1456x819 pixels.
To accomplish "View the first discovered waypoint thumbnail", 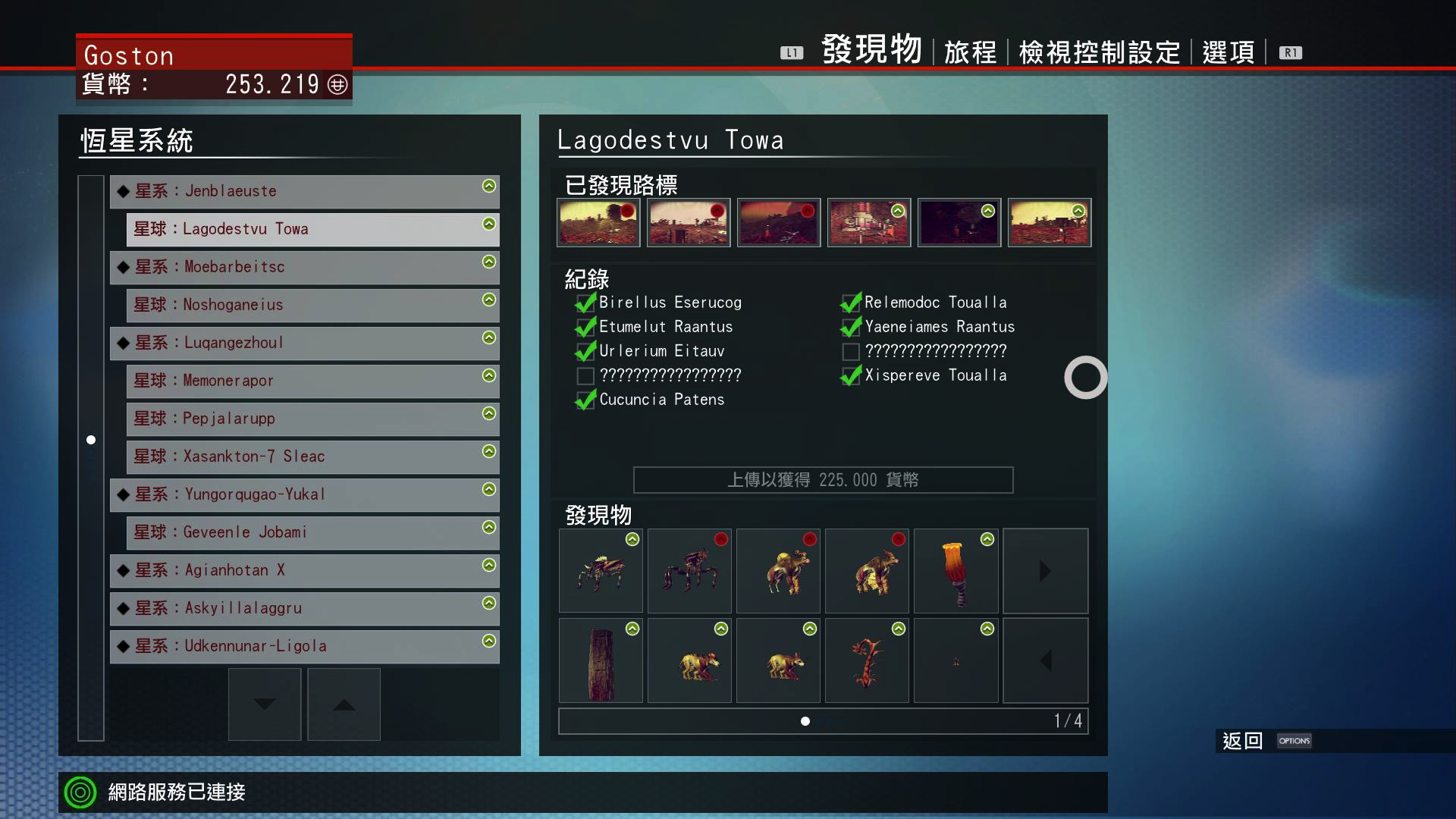I will click(x=598, y=223).
